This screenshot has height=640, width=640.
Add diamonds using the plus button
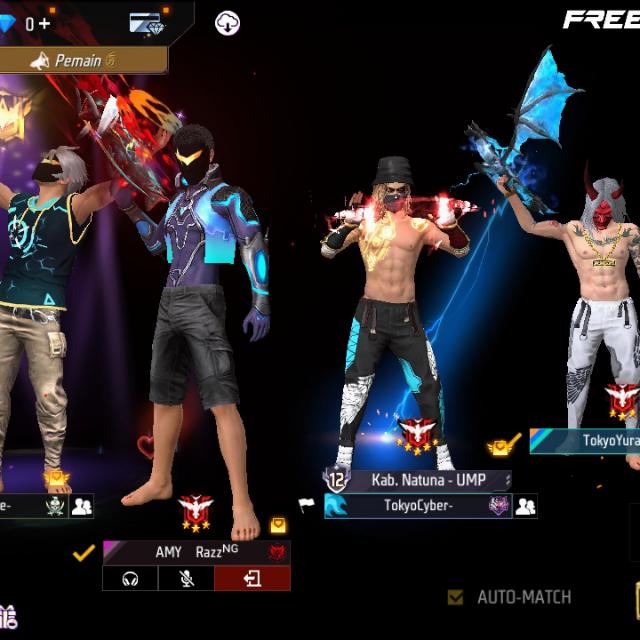pos(44,23)
